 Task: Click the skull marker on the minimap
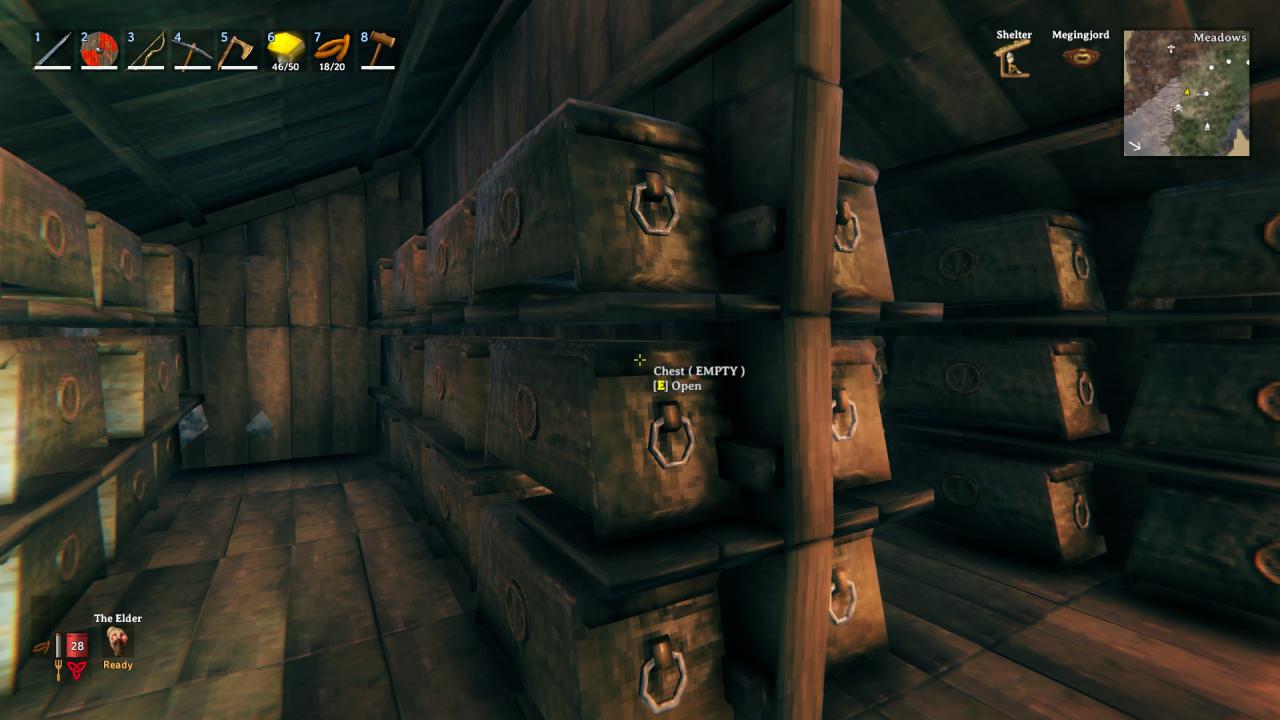coord(1178,108)
